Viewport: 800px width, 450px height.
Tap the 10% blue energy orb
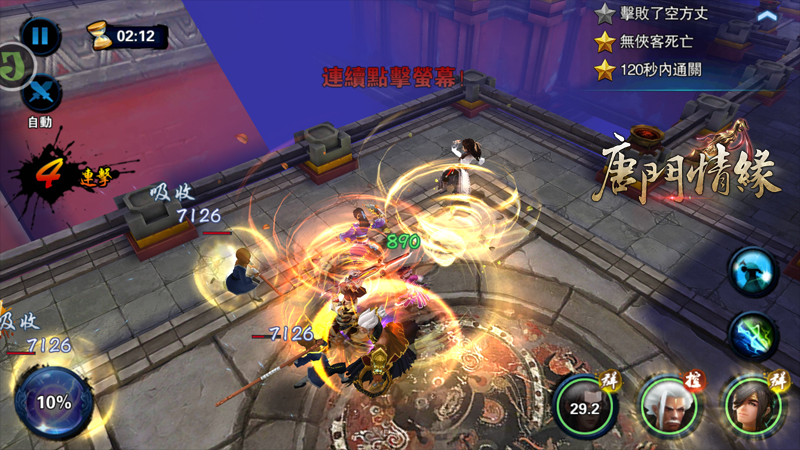coord(54,402)
